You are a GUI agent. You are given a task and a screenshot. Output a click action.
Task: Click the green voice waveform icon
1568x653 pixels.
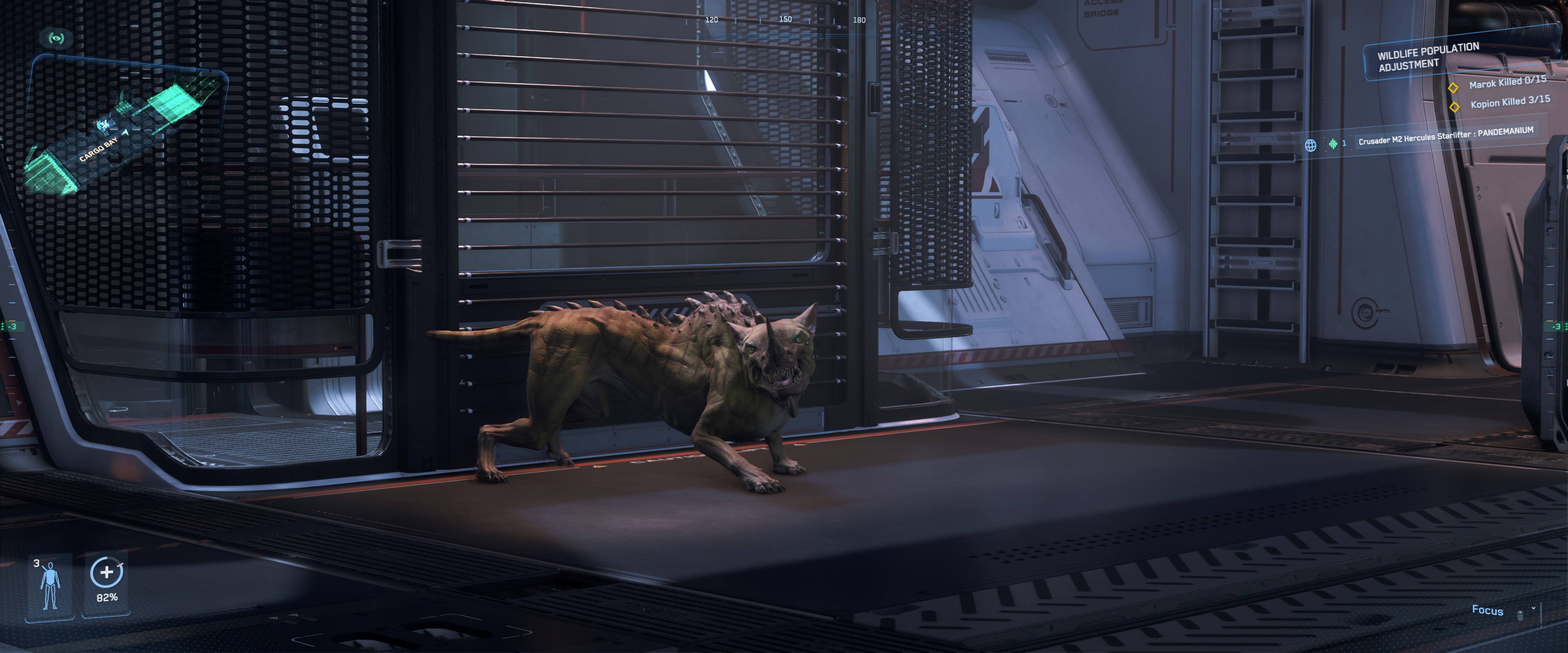pos(1333,144)
